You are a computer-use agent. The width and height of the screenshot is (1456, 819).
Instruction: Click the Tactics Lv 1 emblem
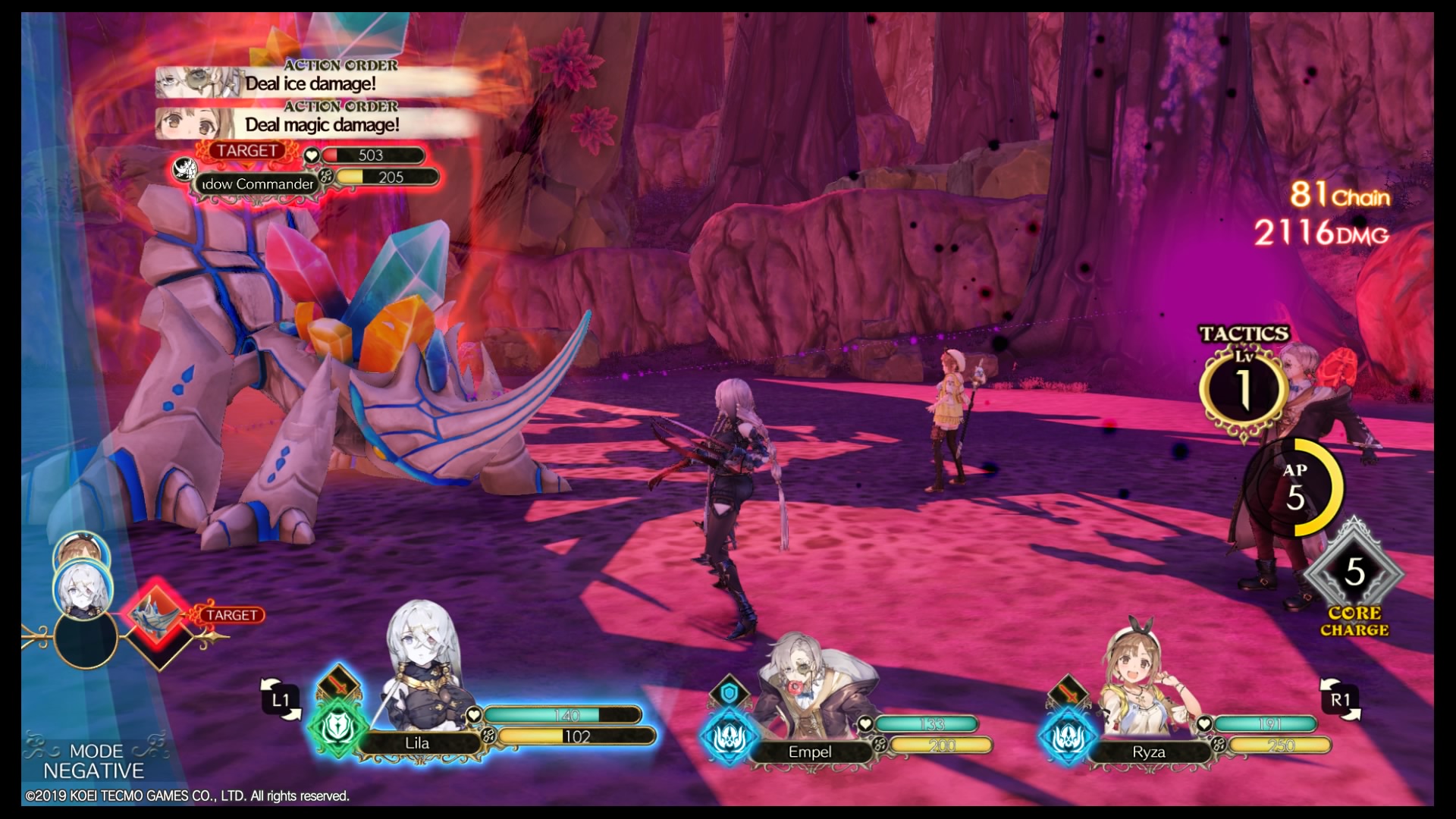pyautogui.click(x=1244, y=389)
